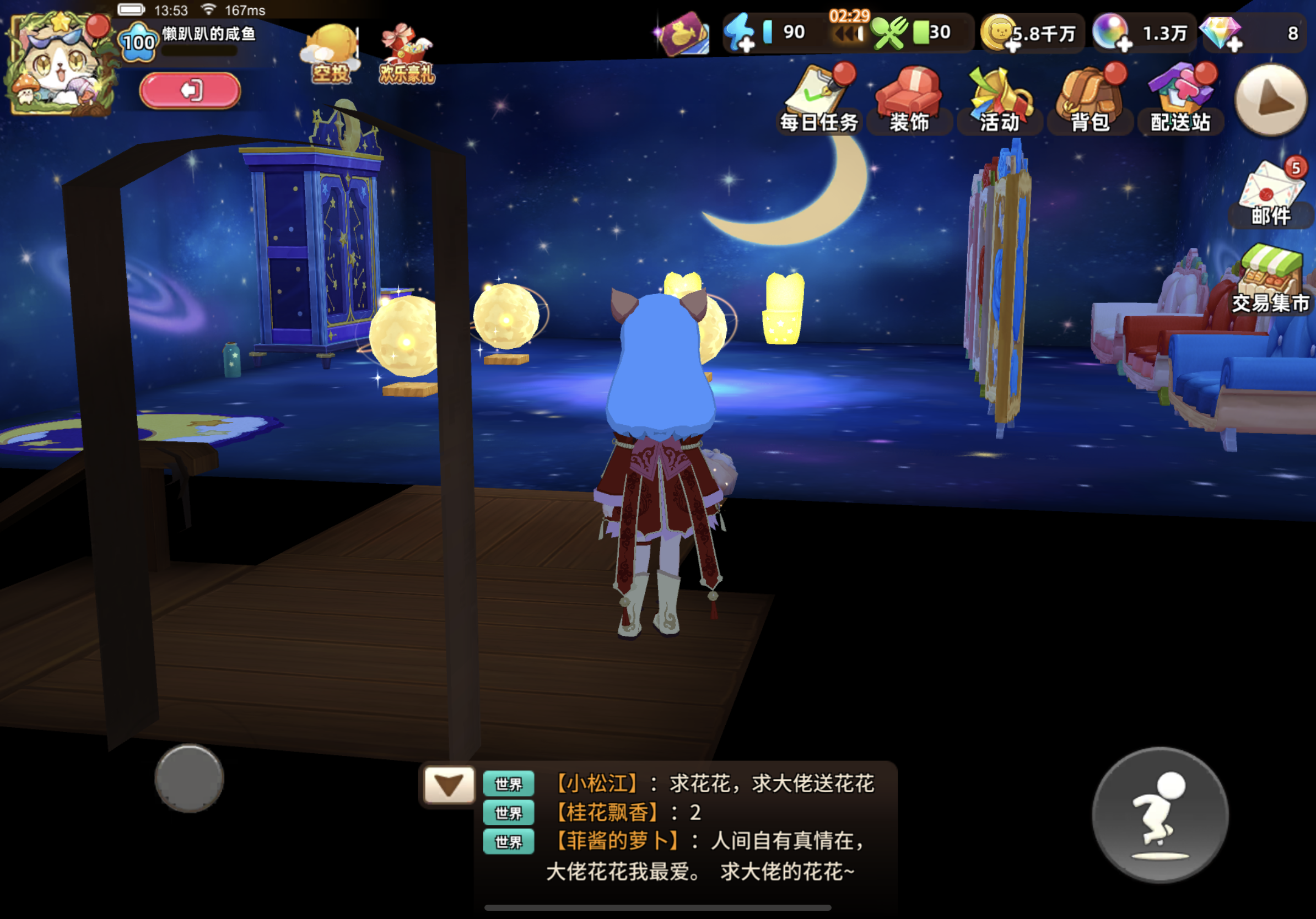Open the 欢乐豪礼 gift pack
1316x919 pixels.
(404, 46)
